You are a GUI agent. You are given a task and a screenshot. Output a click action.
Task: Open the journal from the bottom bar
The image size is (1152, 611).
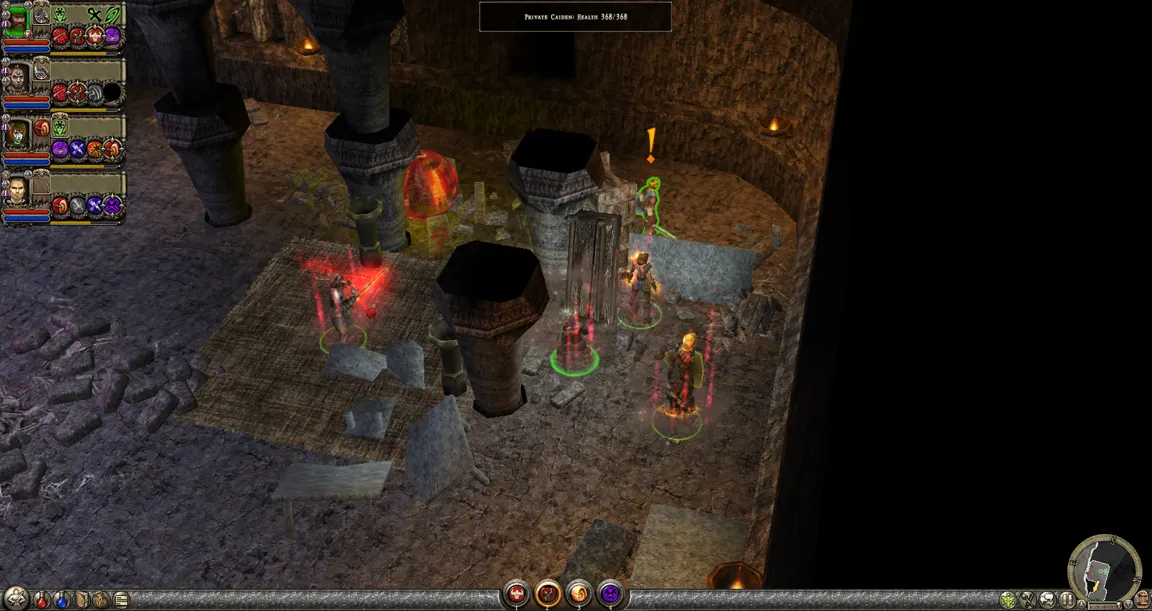122,600
